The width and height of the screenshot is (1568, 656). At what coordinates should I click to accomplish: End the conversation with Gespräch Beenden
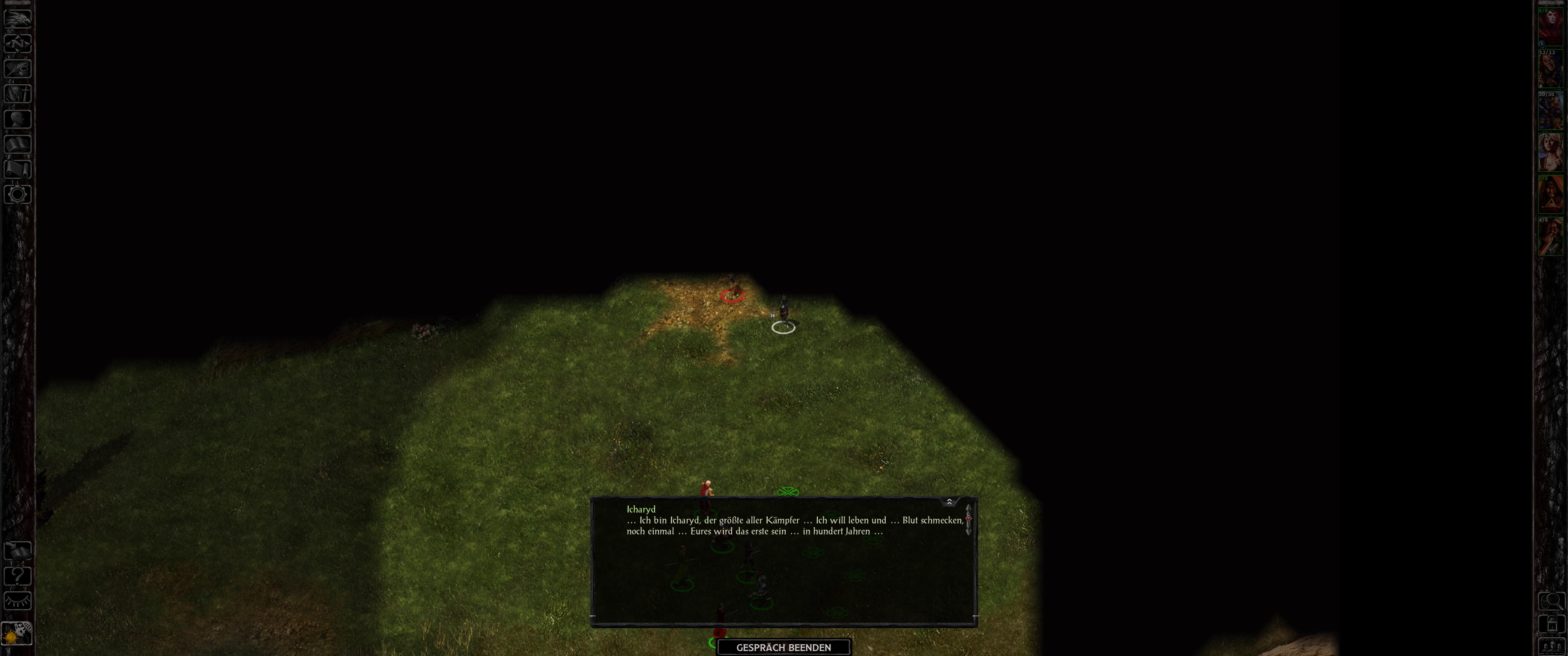coord(784,647)
